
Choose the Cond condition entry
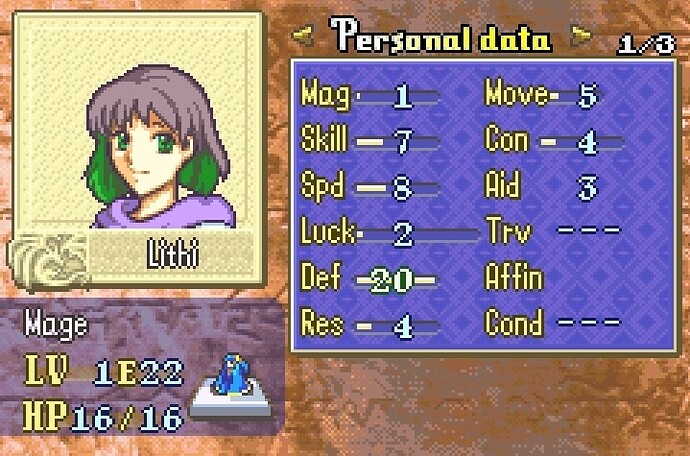550,324
